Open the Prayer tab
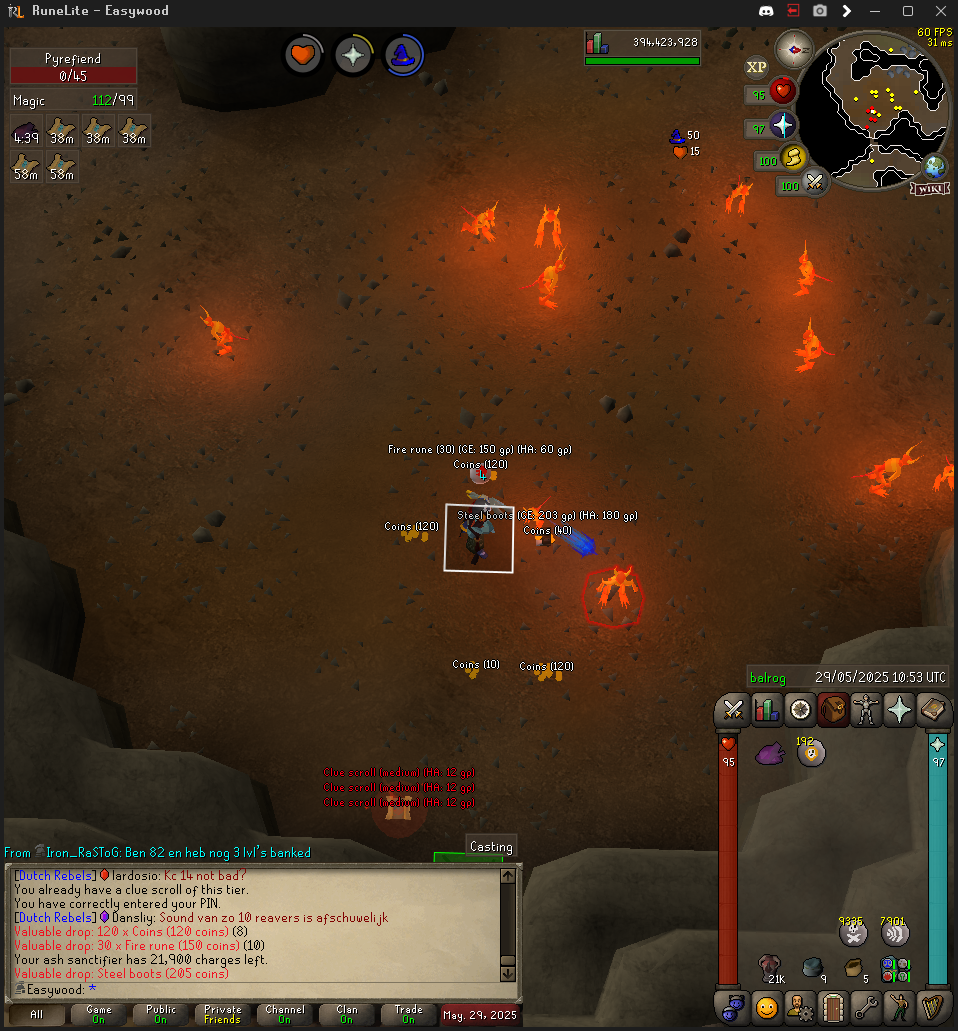This screenshot has width=958, height=1031. point(900,709)
